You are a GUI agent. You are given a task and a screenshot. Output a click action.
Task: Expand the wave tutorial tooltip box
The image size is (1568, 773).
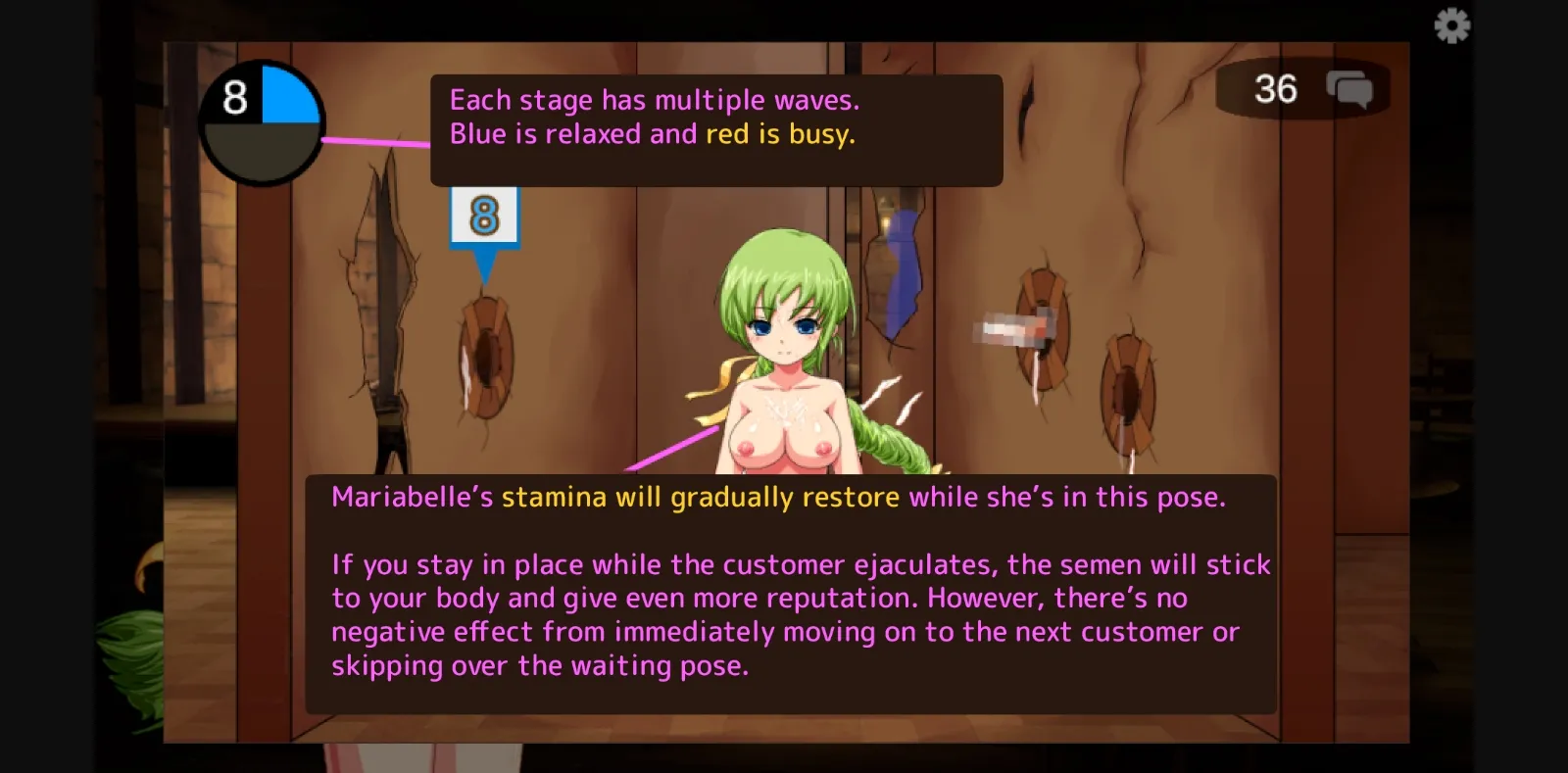(715, 127)
